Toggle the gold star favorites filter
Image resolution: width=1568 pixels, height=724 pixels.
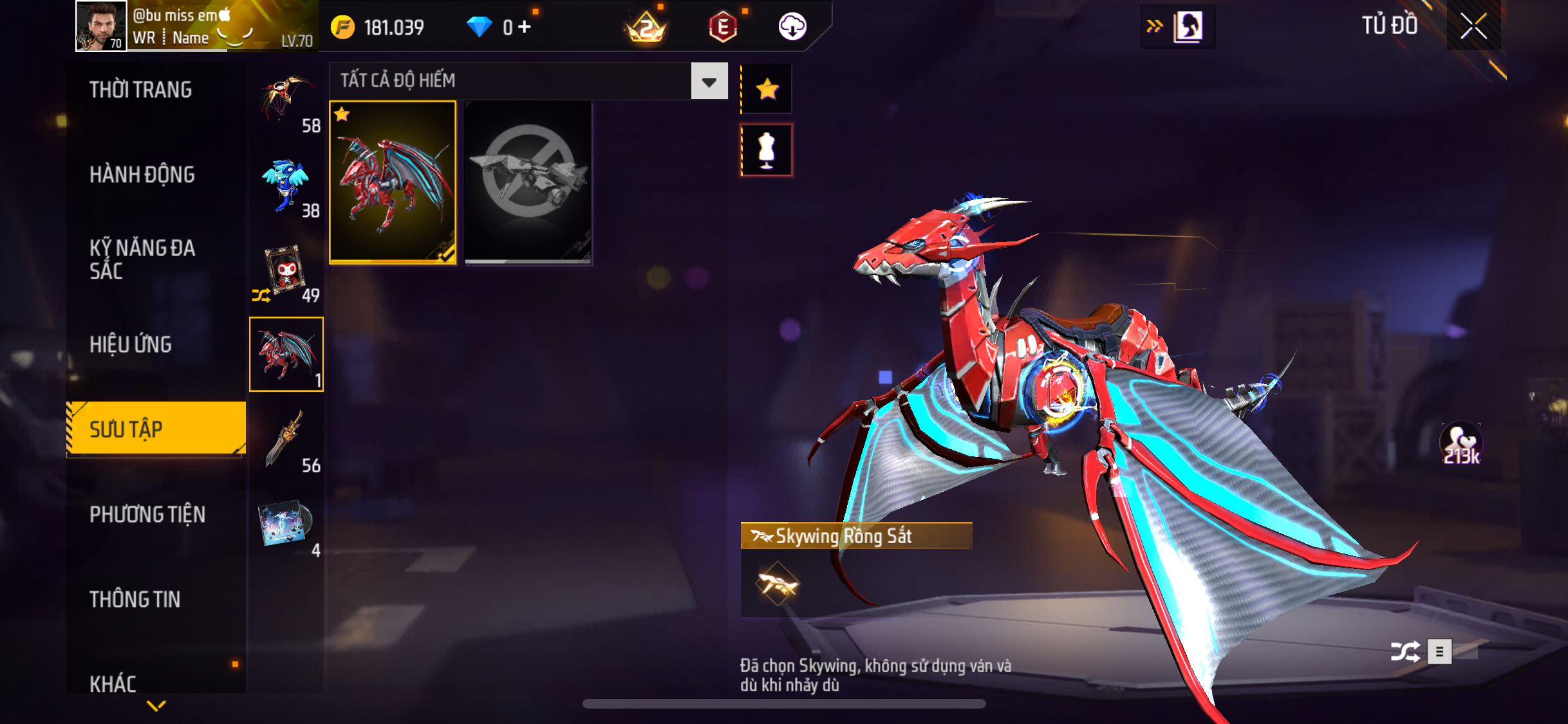click(x=767, y=89)
